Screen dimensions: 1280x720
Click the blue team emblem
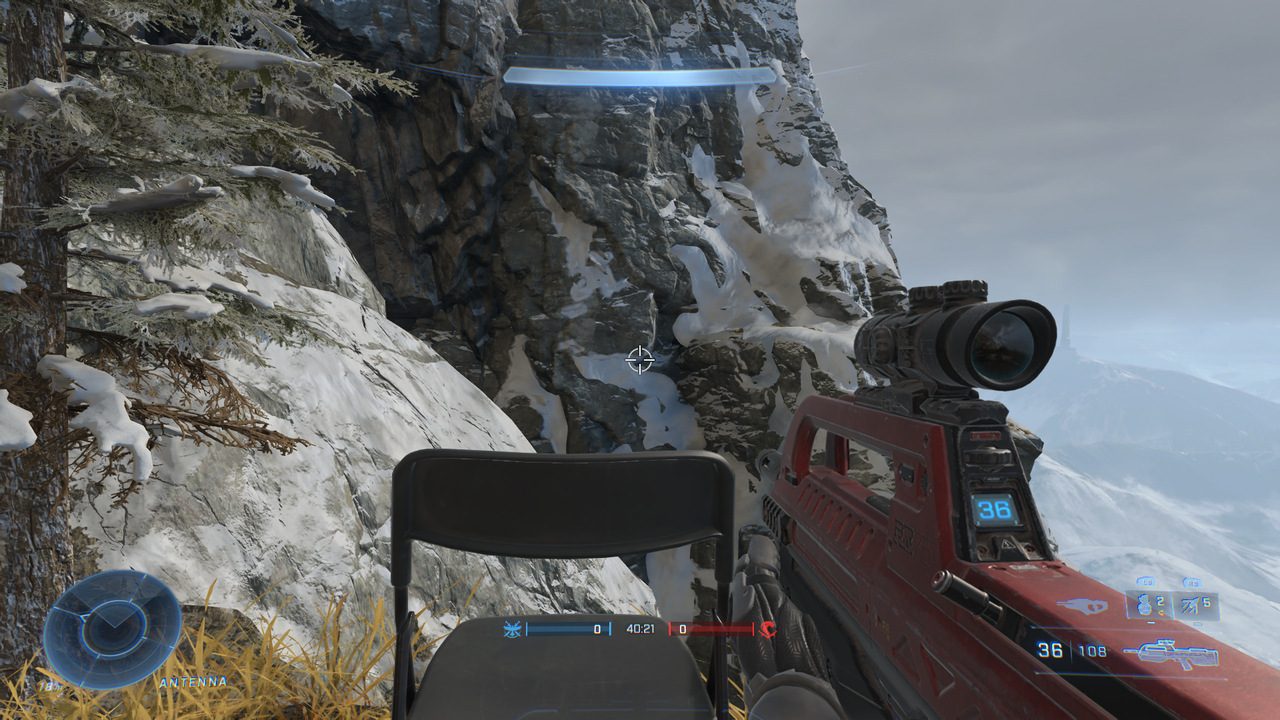[x=513, y=630]
